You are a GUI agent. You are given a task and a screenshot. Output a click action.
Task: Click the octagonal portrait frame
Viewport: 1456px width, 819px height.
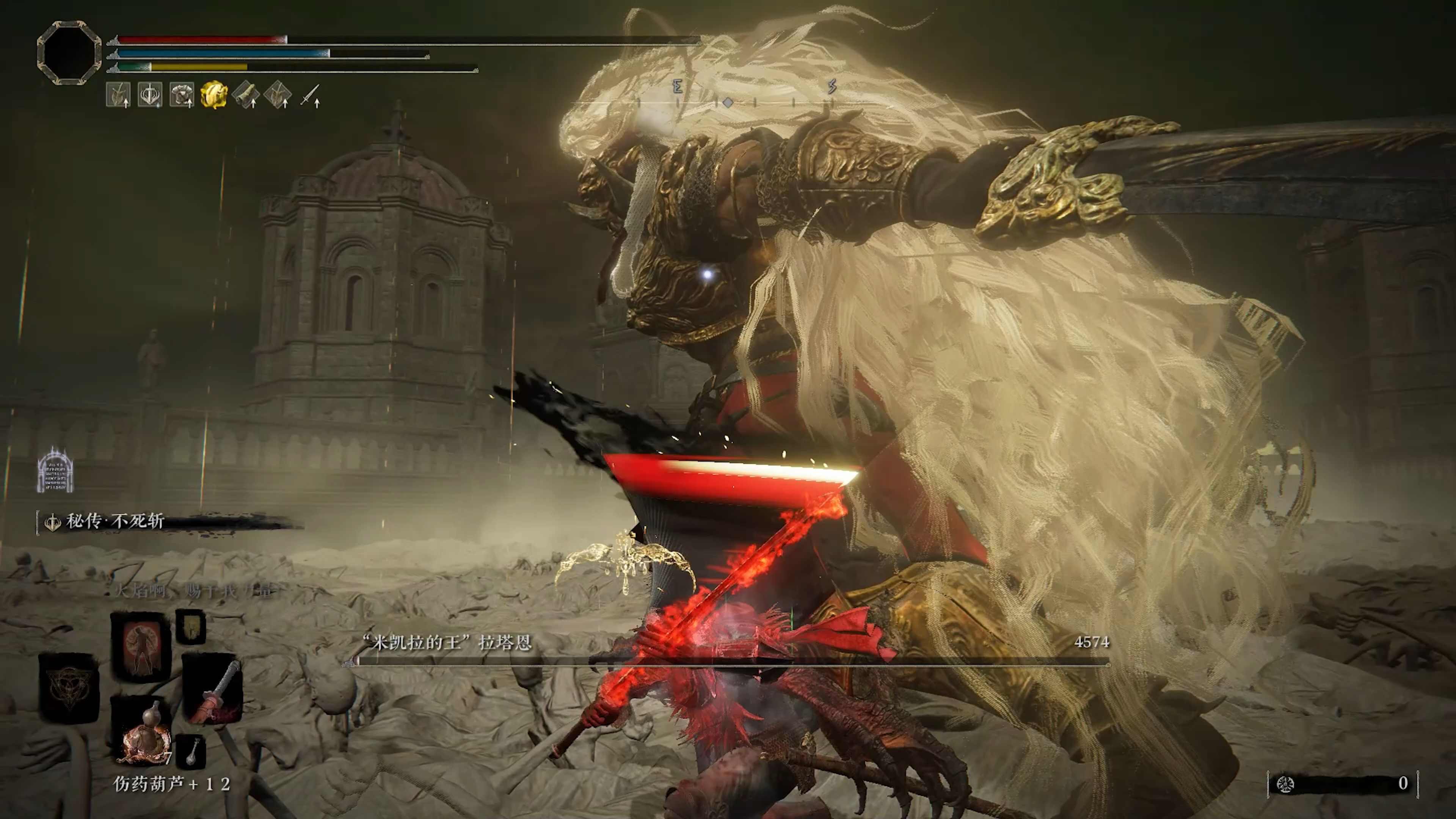(69, 53)
